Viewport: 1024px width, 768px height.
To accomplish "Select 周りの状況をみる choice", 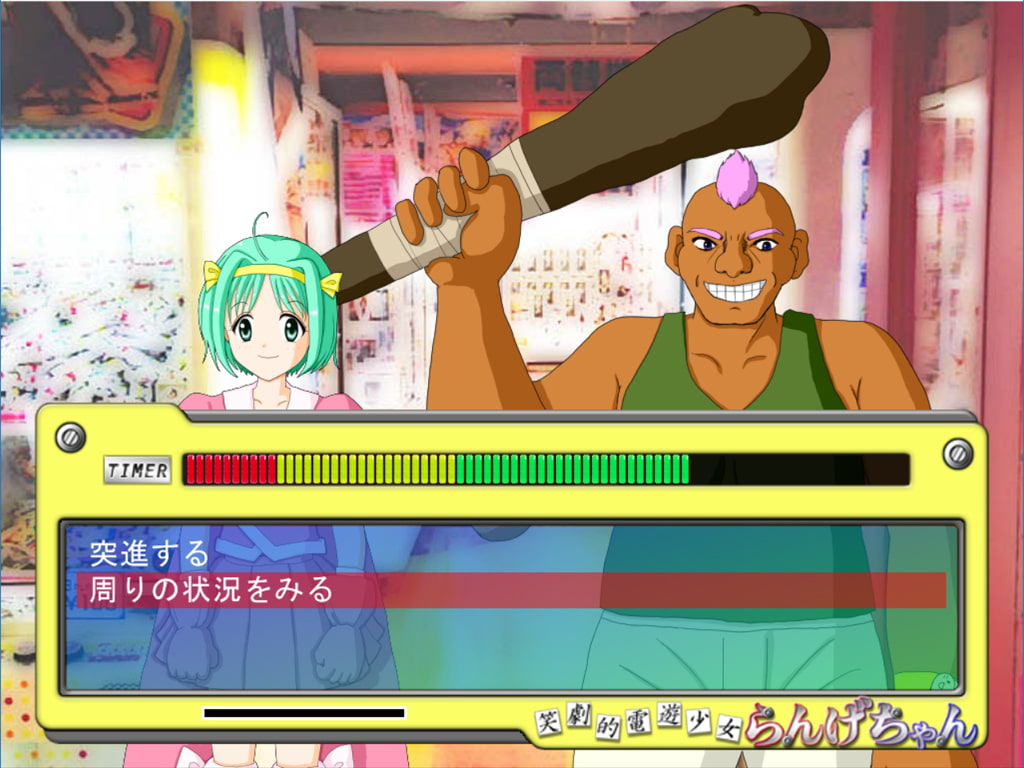I will (x=212, y=590).
